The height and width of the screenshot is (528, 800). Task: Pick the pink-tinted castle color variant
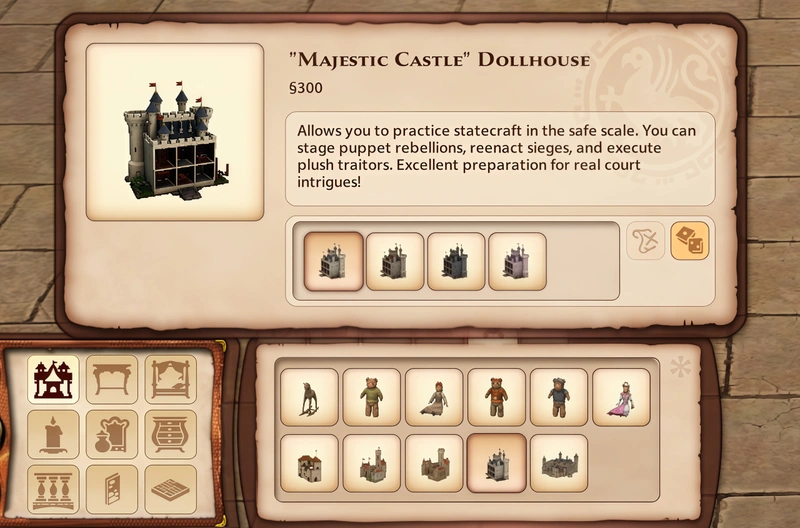[517, 261]
